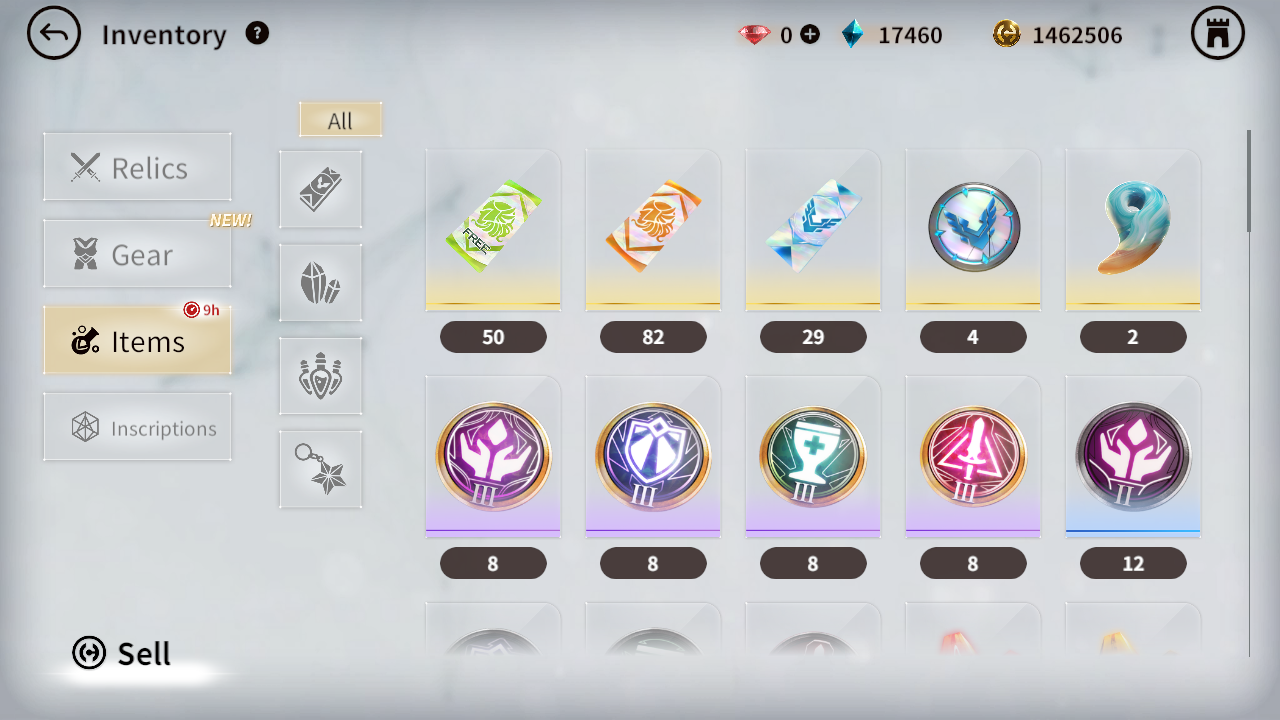
Task: Filter items by ticket category
Action: 321,190
